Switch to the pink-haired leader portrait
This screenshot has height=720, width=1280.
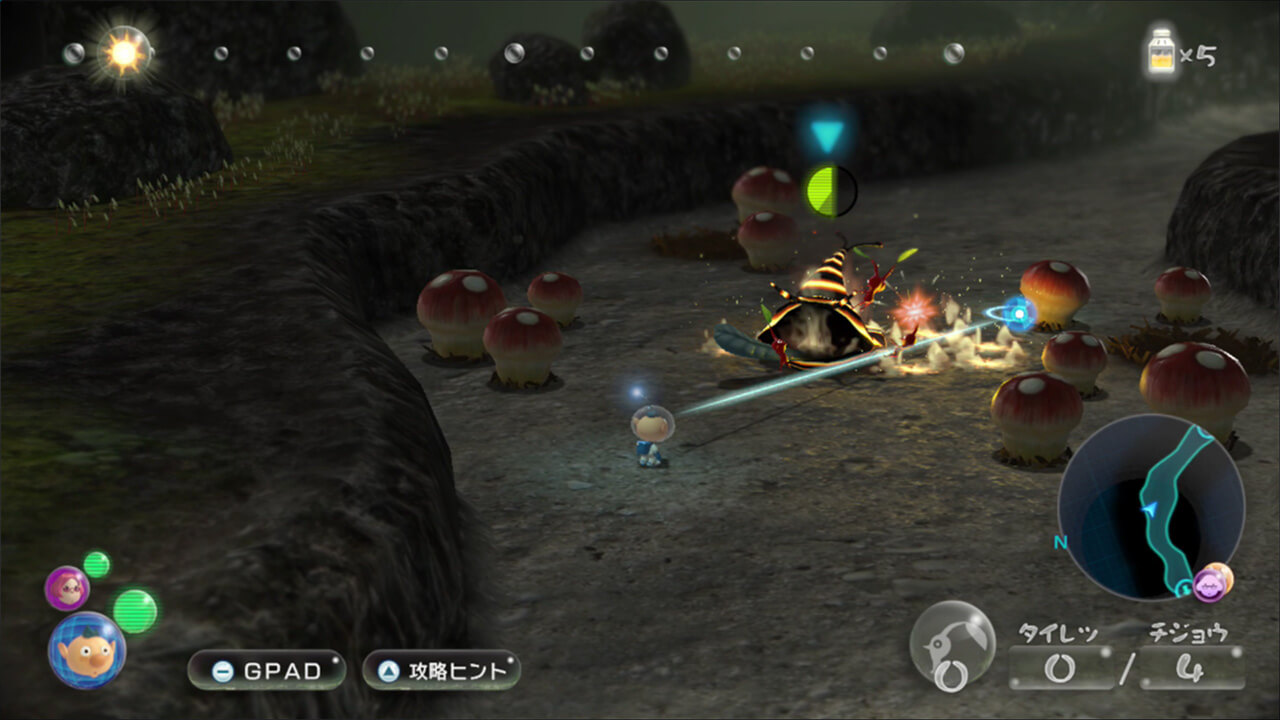pos(67,587)
